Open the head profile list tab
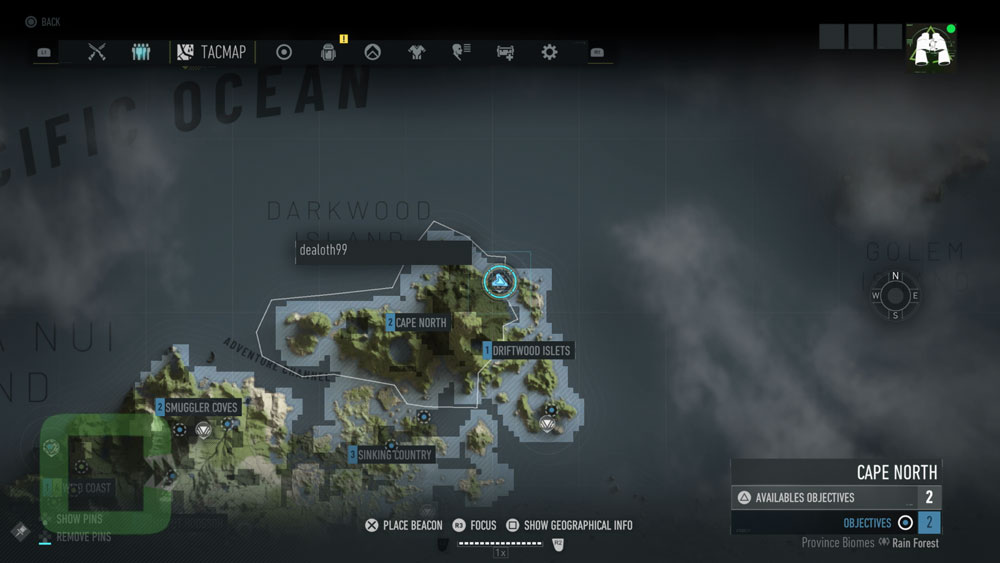This screenshot has width=1000, height=563. point(460,52)
